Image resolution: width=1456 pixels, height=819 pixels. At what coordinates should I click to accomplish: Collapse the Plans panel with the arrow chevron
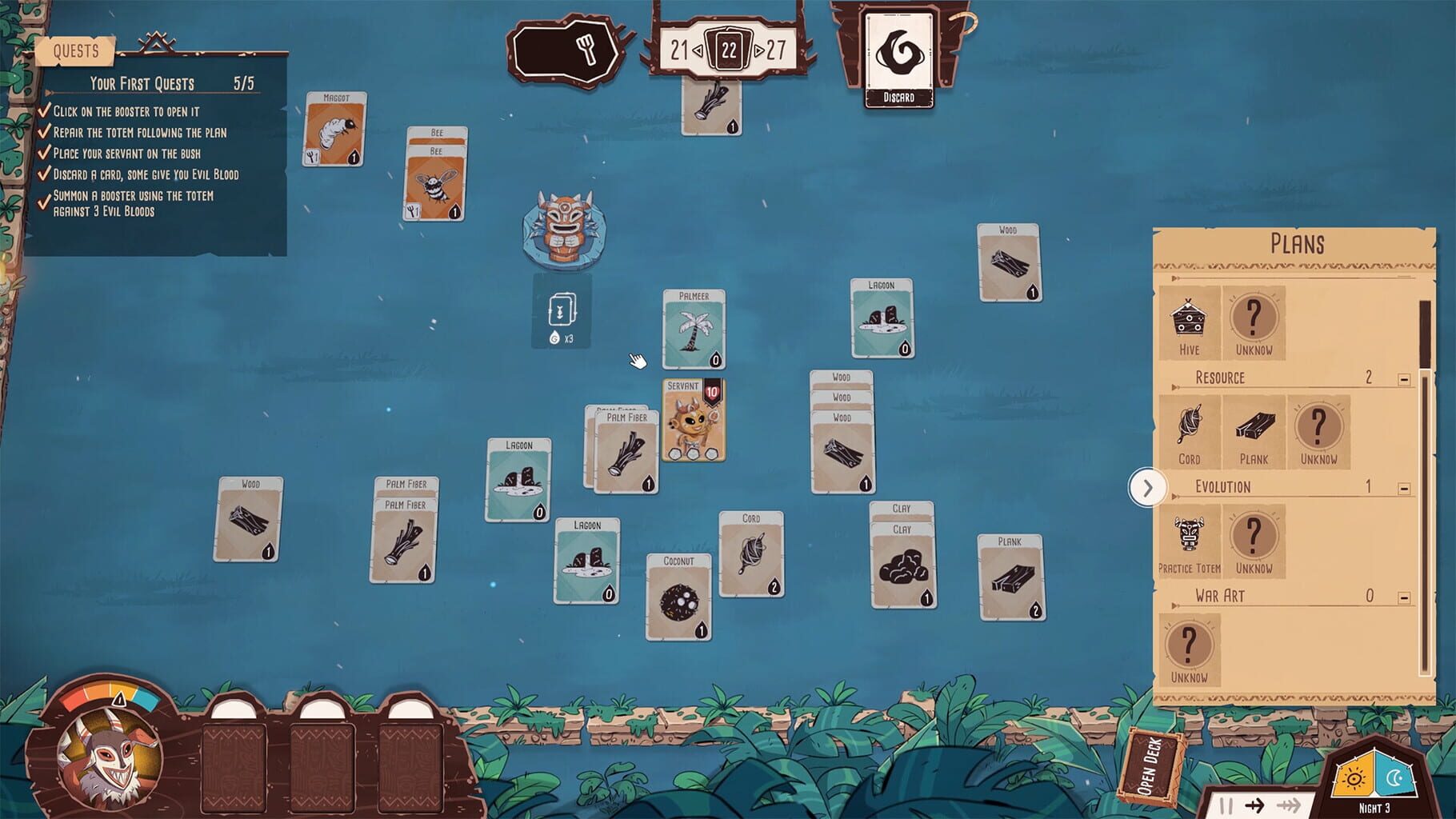point(1149,488)
